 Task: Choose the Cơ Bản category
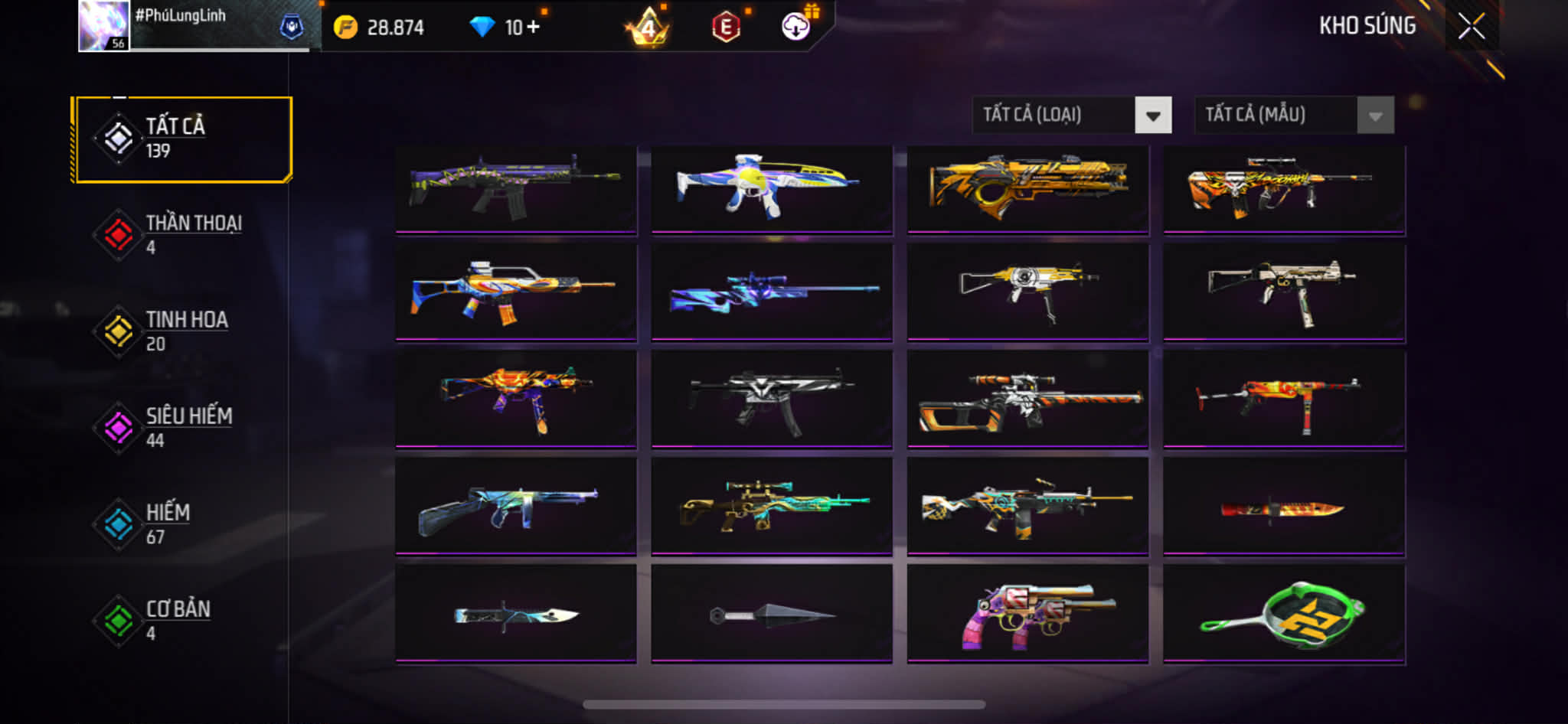tap(182, 621)
